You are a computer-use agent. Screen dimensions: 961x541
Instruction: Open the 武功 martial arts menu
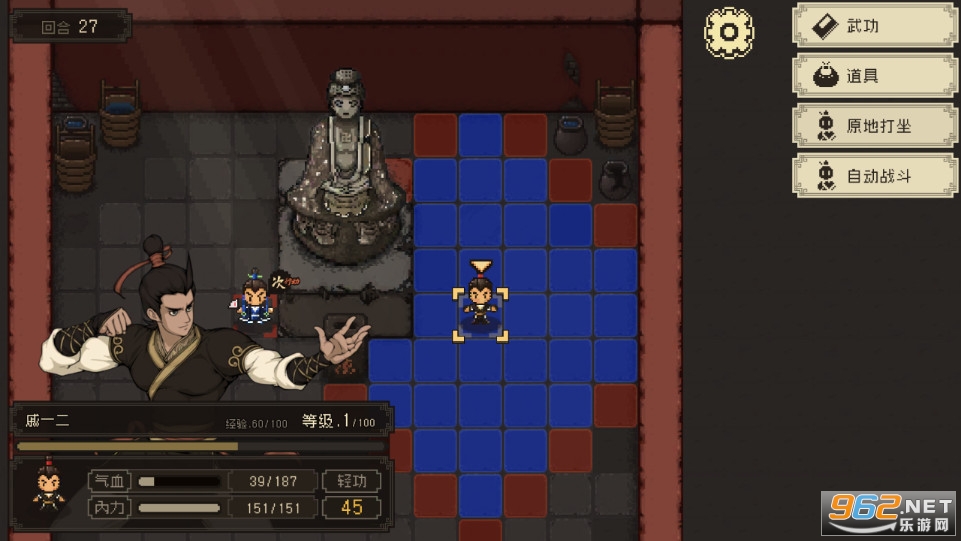874,26
